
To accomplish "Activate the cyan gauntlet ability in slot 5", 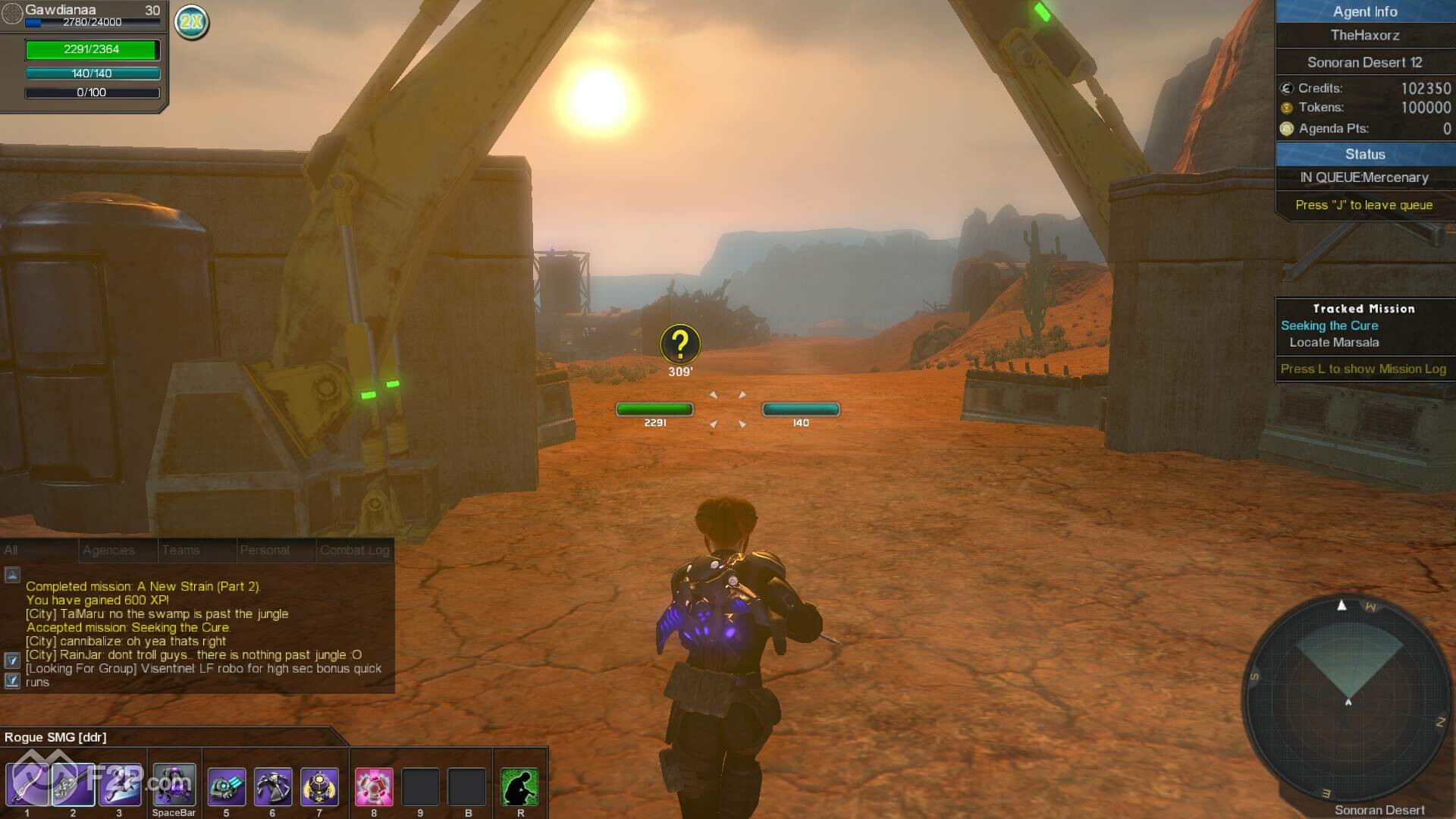I will click(226, 786).
